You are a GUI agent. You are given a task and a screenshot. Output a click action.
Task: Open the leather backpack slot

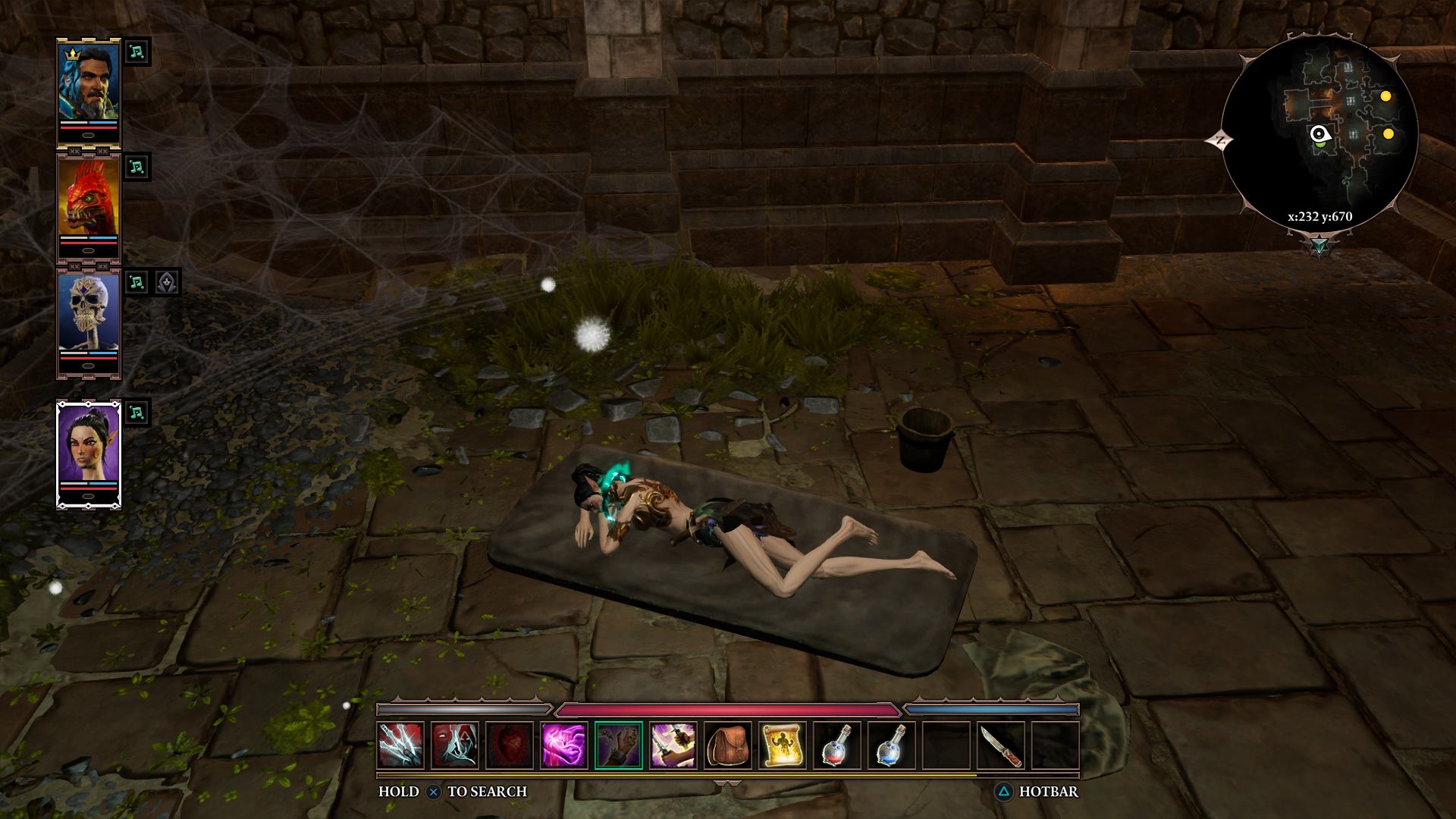[x=728, y=745]
